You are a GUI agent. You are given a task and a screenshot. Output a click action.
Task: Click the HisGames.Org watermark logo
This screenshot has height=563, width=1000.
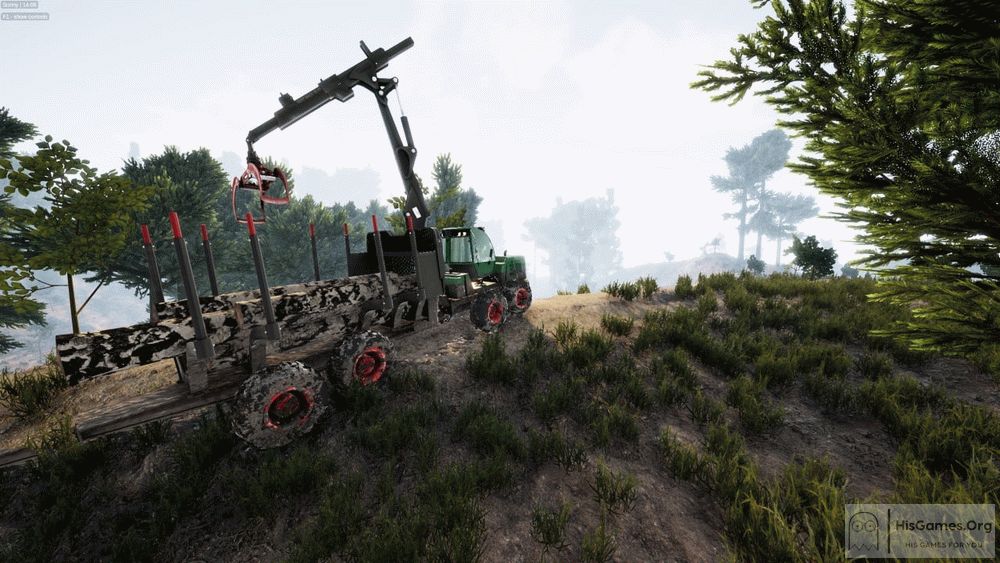tap(919, 530)
